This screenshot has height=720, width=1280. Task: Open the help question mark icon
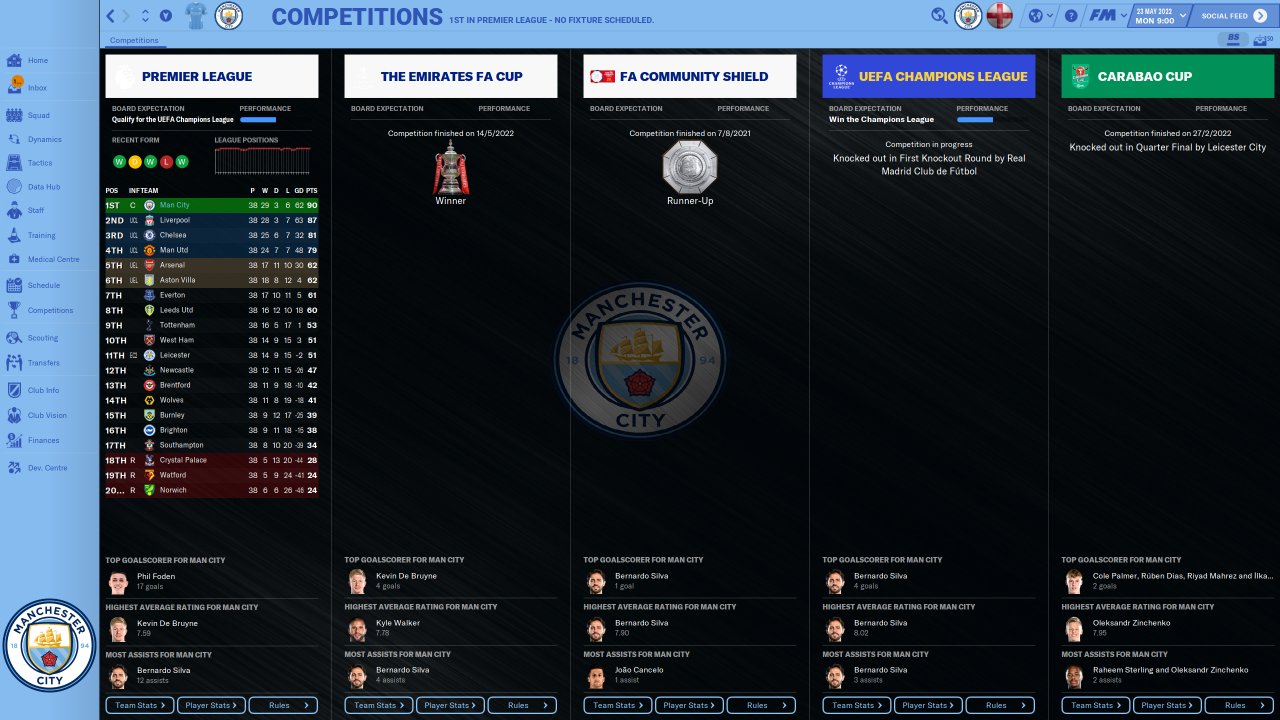[x=1071, y=16]
